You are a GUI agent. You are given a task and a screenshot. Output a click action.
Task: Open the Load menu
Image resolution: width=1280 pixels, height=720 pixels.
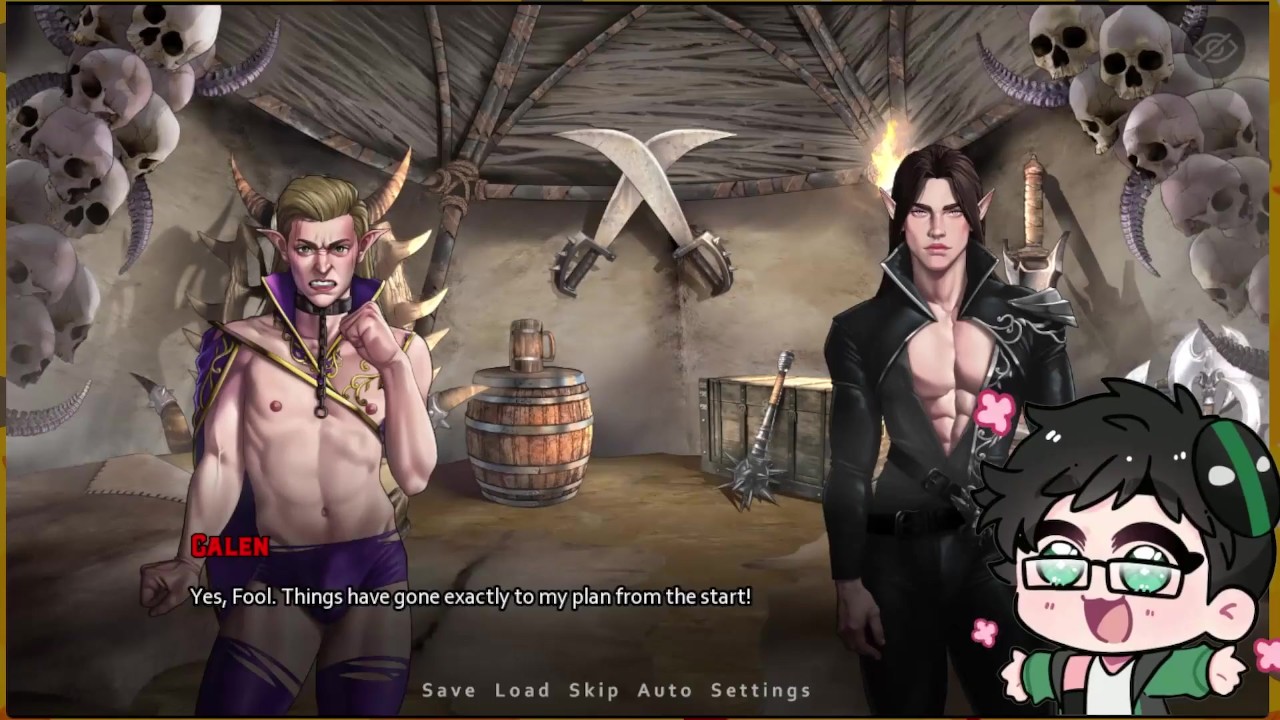tap(522, 690)
